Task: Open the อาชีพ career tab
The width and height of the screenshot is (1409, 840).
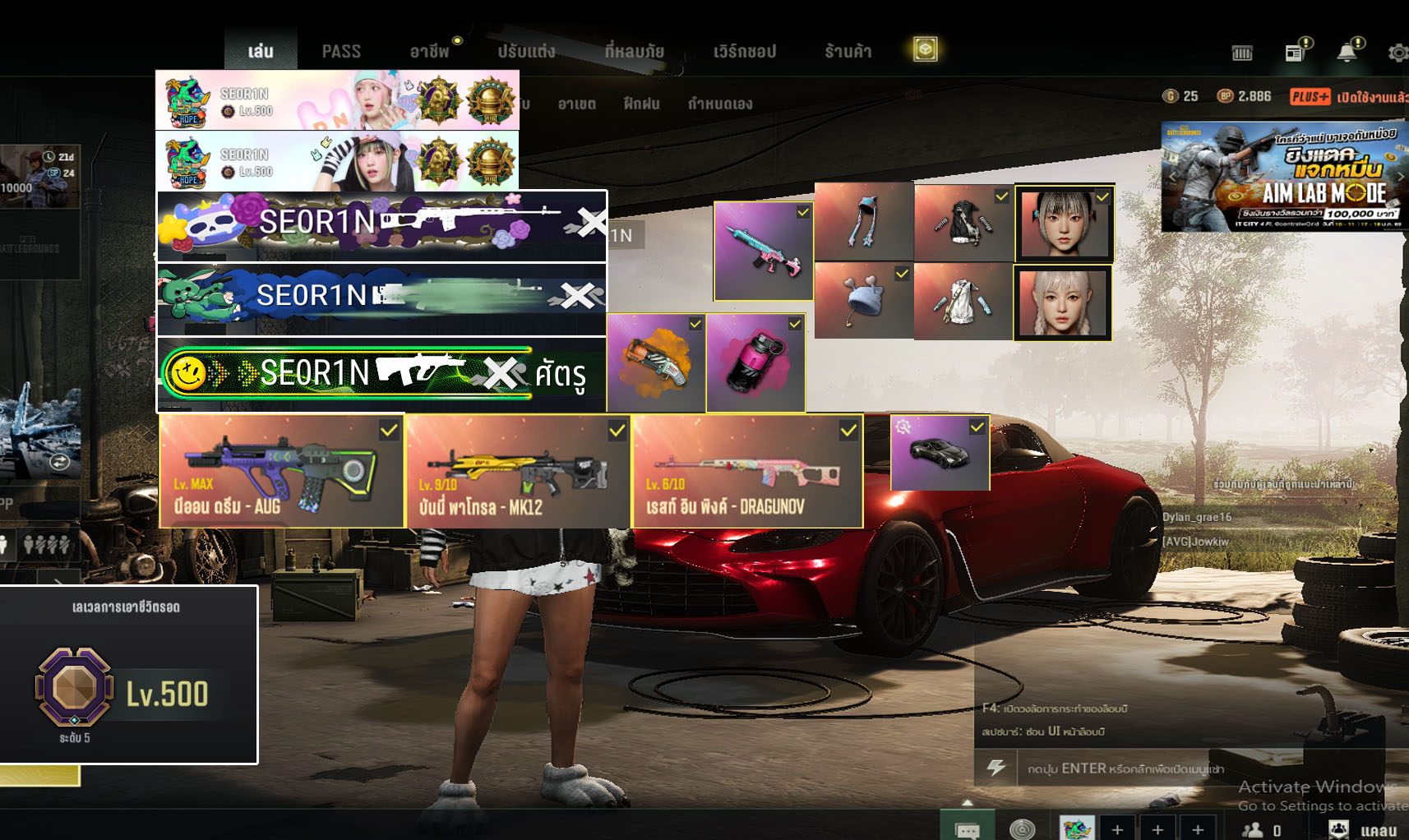Action: click(x=429, y=51)
